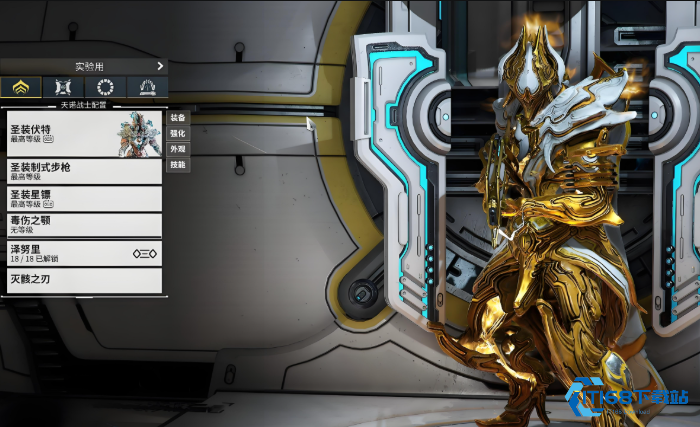Select the 毒伤之颚 melee weapon slot
The height and width of the screenshot is (427, 700).
point(82,225)
